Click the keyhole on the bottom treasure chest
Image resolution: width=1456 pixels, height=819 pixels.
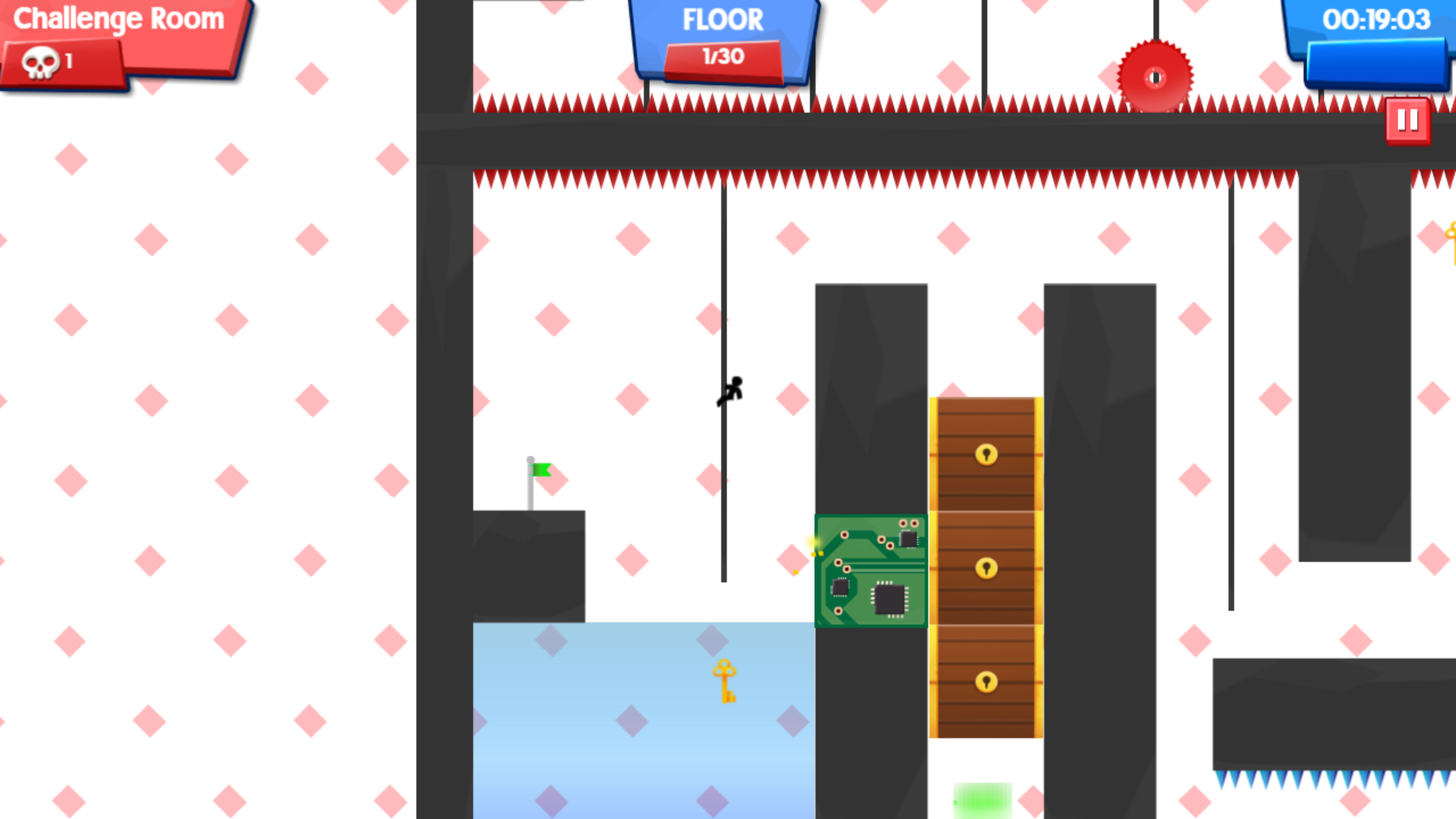click(x=985, y=682)
